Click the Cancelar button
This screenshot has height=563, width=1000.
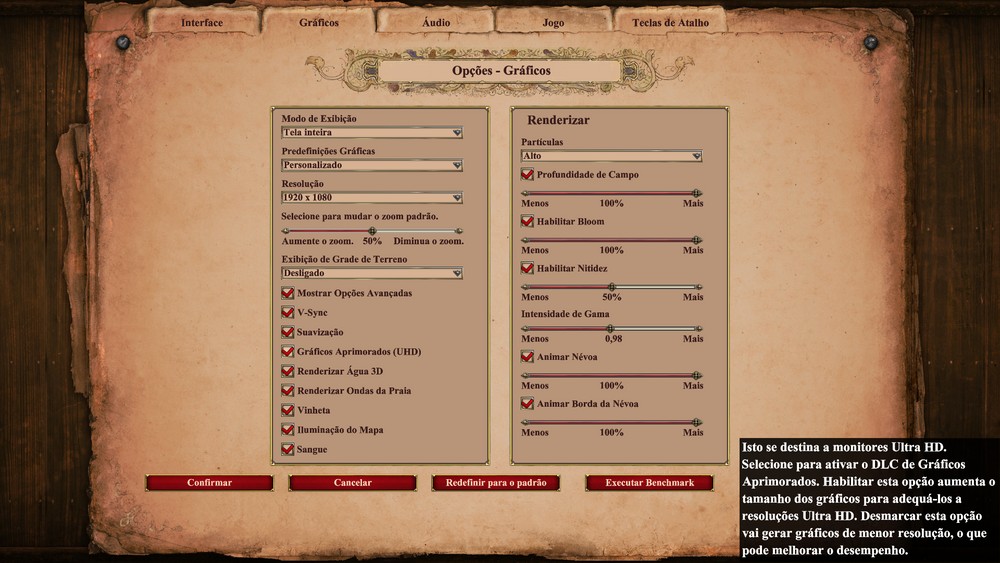coord(352,483)
